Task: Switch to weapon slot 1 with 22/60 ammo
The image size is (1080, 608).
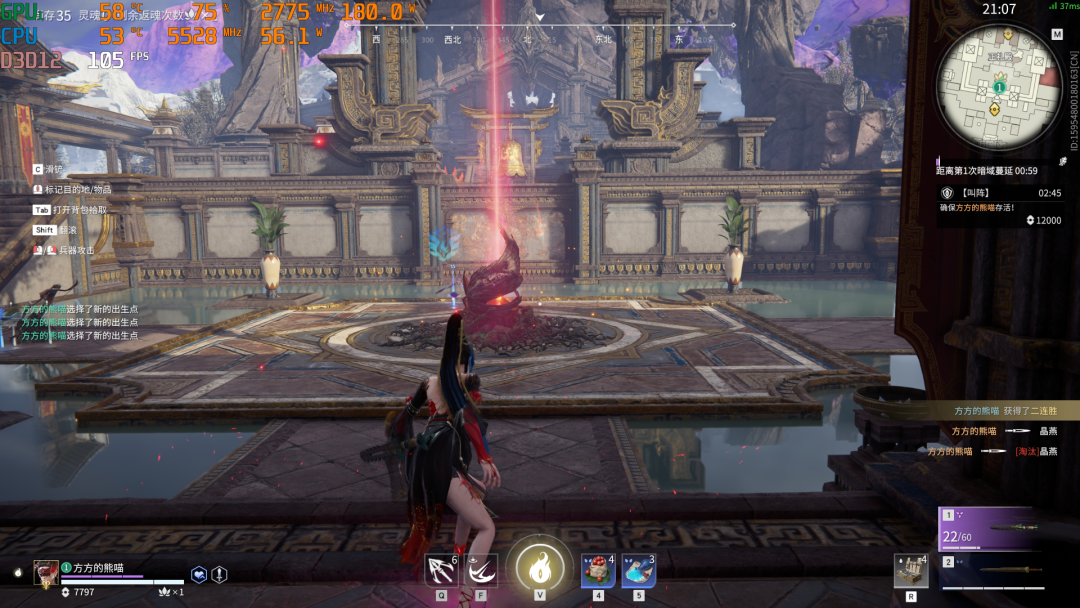Action: point(992,530)
